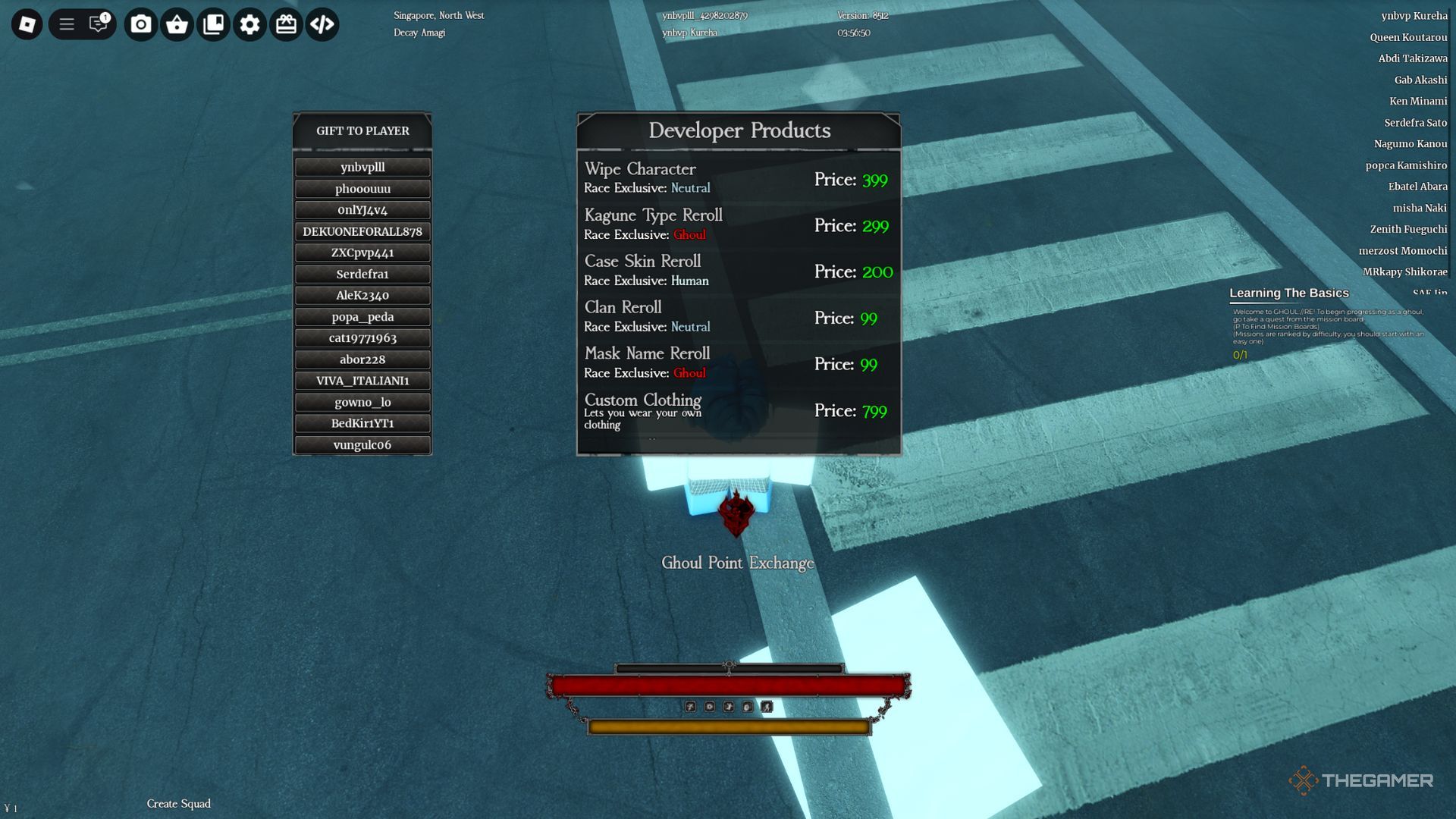Select the Case Skin Reroll product
Image resolution: width=1456 pixels, height=819 pixels.
[738, 271]
